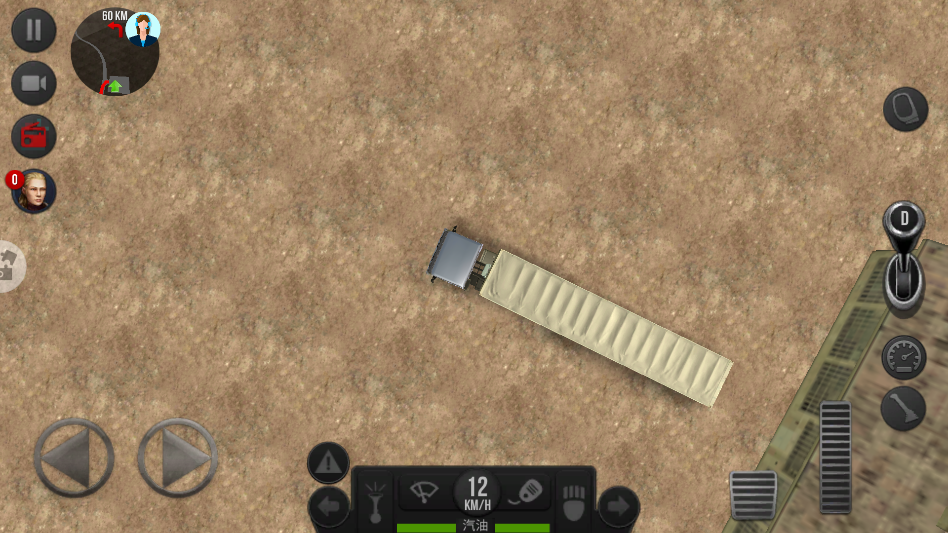
Task: Pause the game
Action: coord(34,30)
